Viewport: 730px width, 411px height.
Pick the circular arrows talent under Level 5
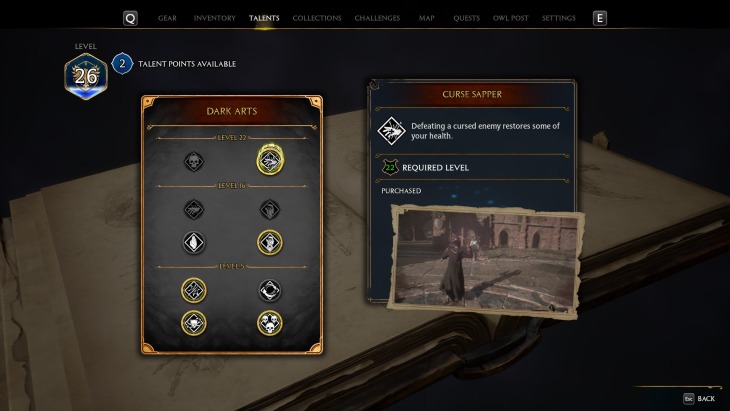pos(269,289)
